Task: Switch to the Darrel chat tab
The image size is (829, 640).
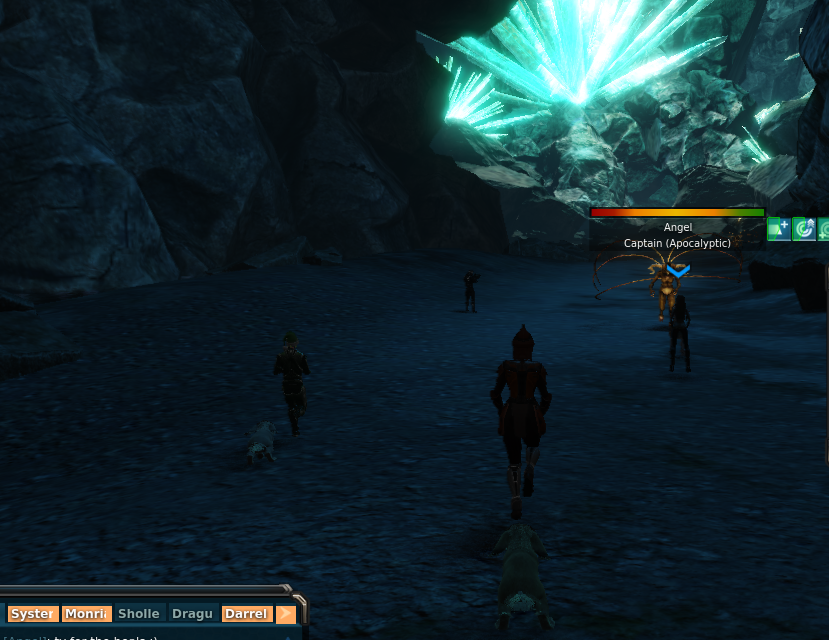Action: tap(246, 614)
